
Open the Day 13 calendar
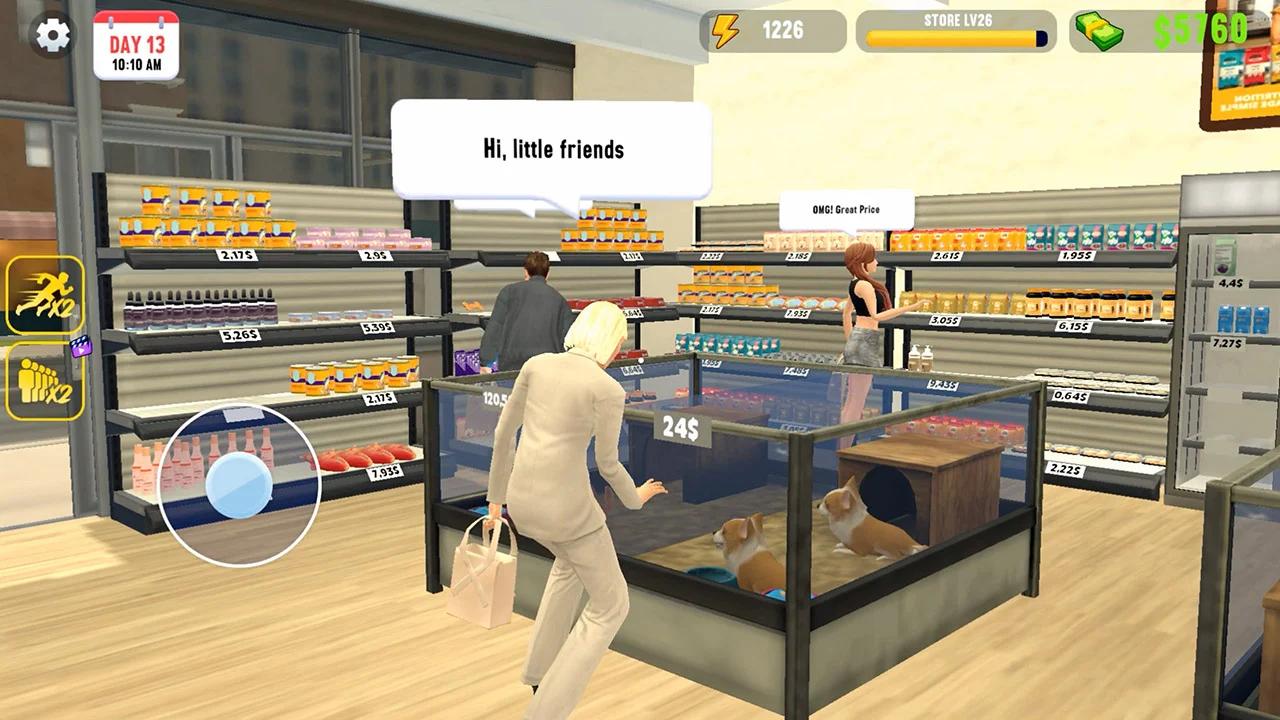[135, 44]
